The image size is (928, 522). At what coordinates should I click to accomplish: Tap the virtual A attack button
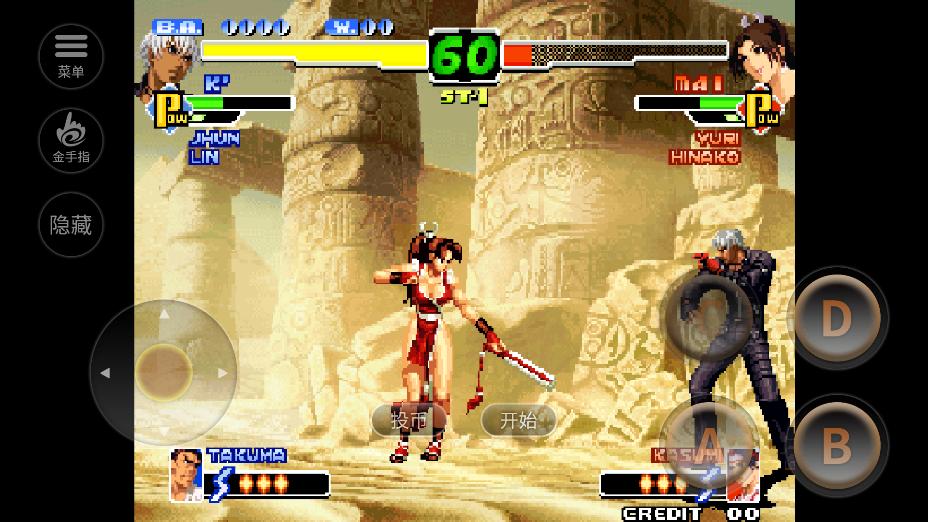[x=708, y=444]
